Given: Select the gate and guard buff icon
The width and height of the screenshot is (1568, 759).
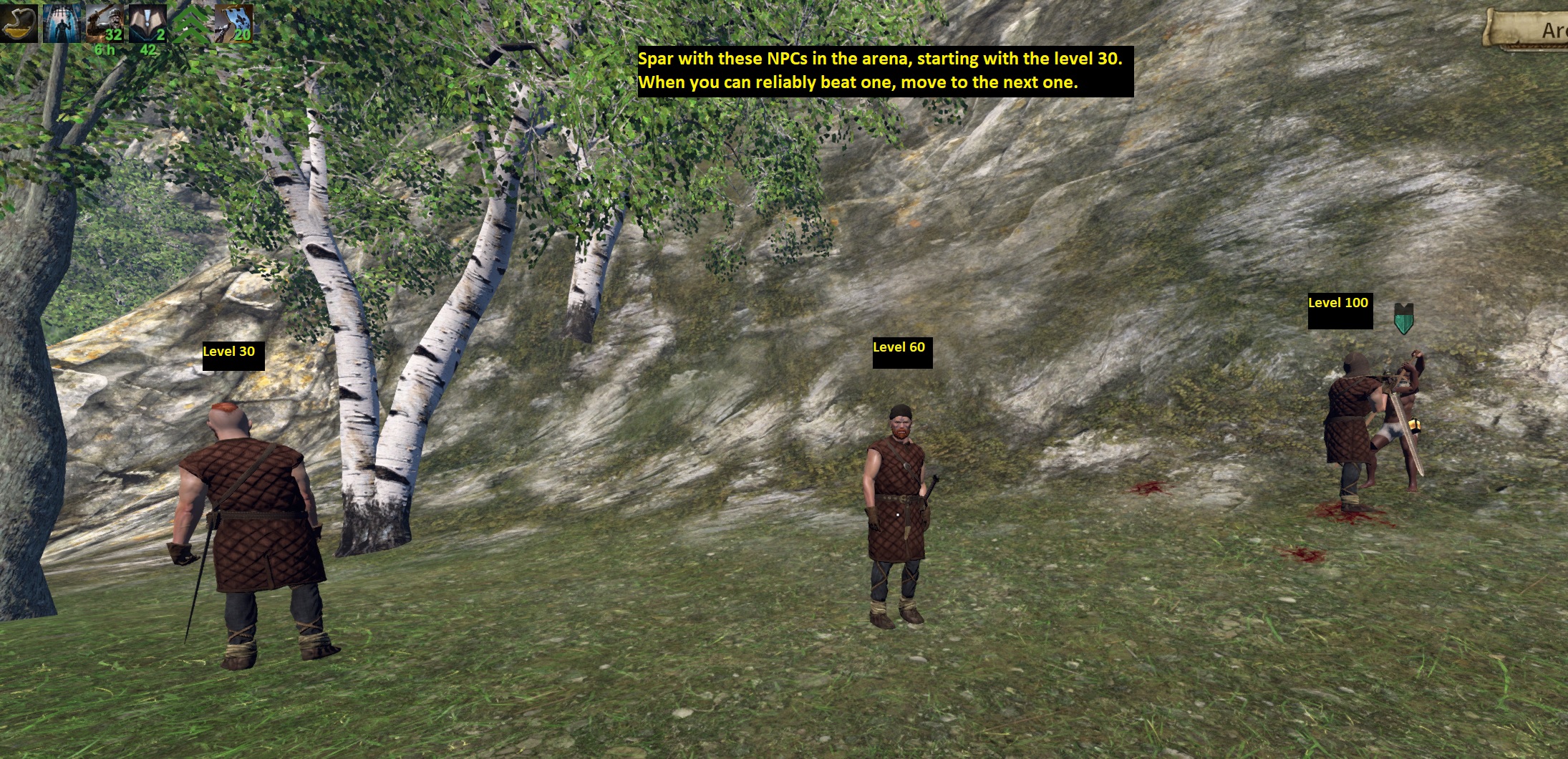Looking at the screenshot, I should (63, 22).
